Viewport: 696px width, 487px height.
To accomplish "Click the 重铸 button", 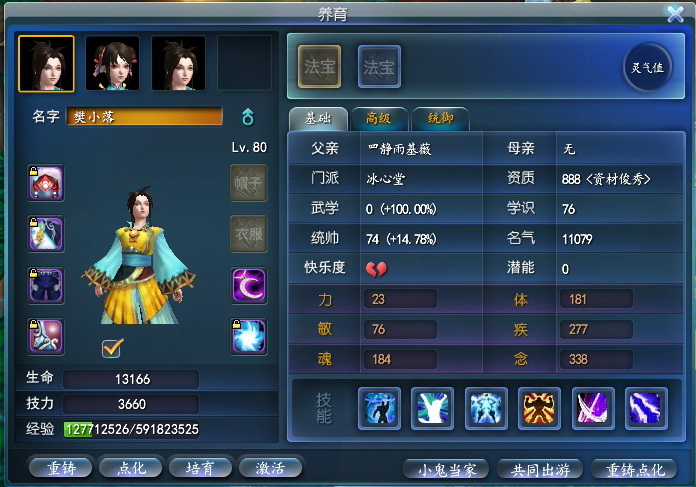I will point(60,467).
